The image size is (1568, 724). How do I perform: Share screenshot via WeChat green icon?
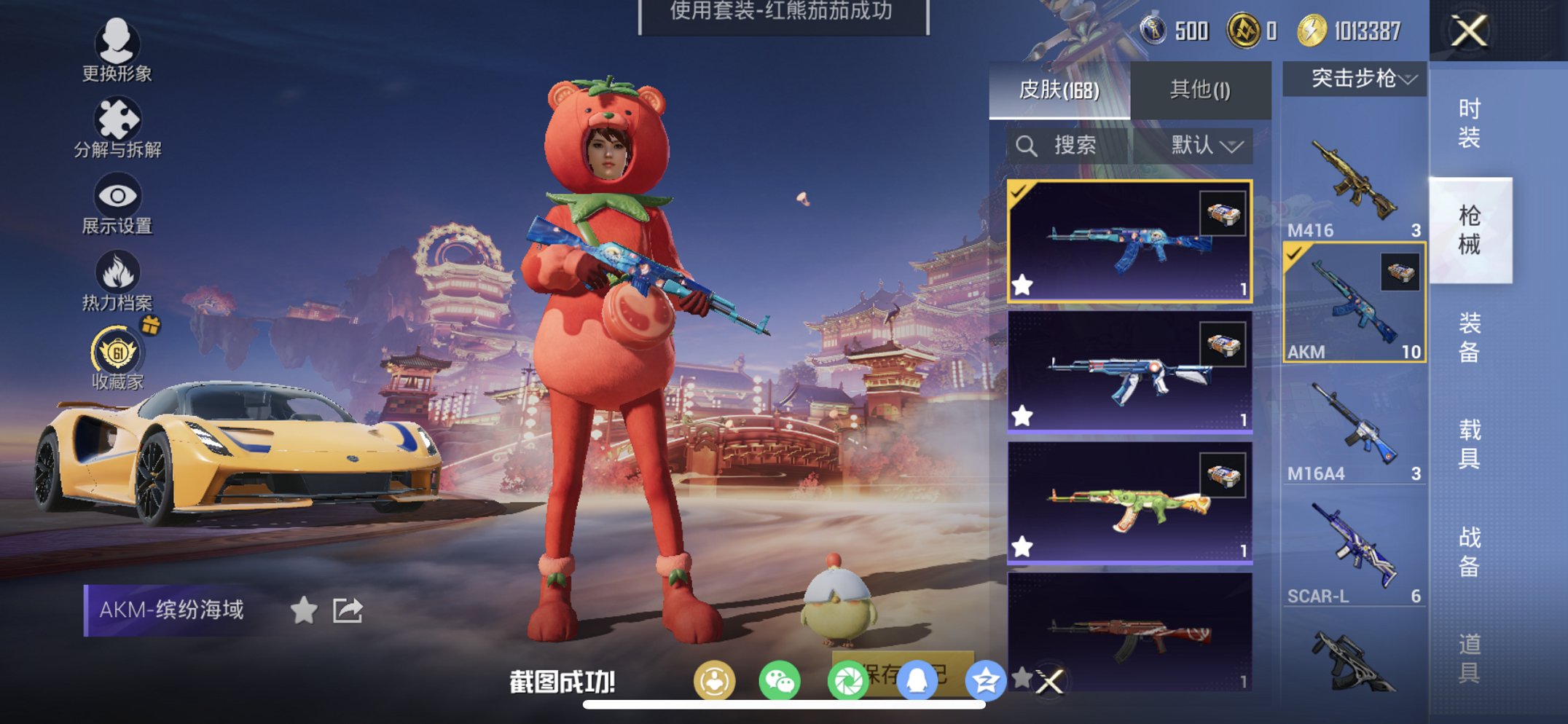780,680
